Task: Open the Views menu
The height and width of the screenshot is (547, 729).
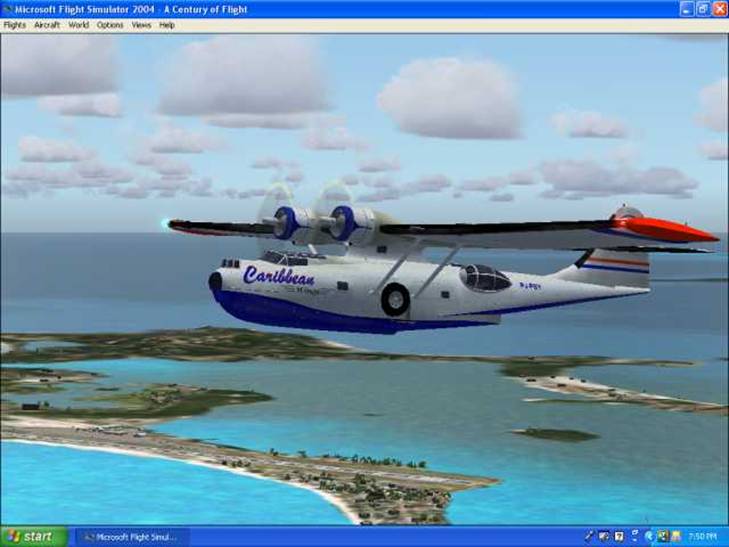Action: point(142,25)
